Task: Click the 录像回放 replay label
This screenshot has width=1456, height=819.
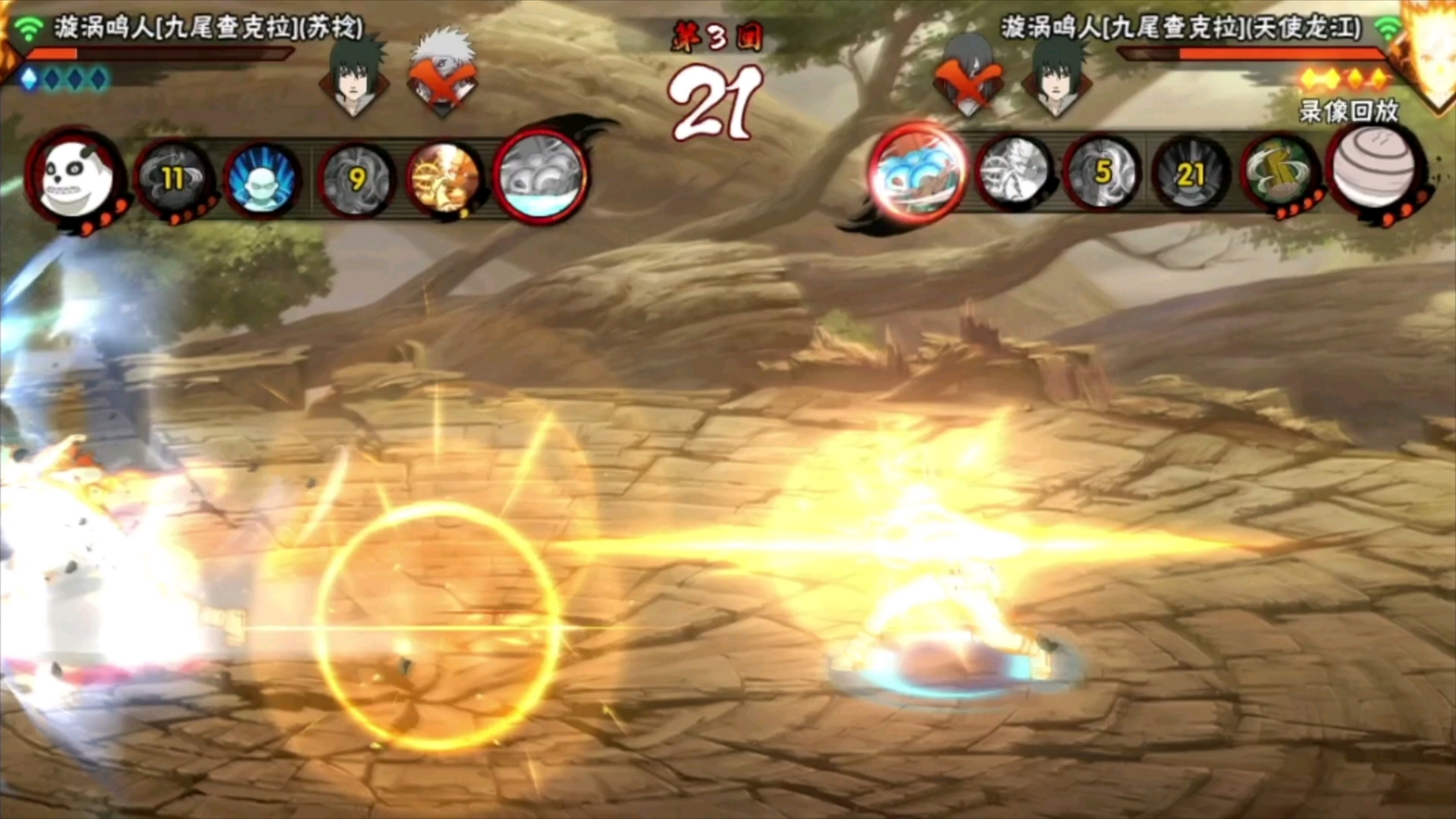Action: pos(1349,111)
